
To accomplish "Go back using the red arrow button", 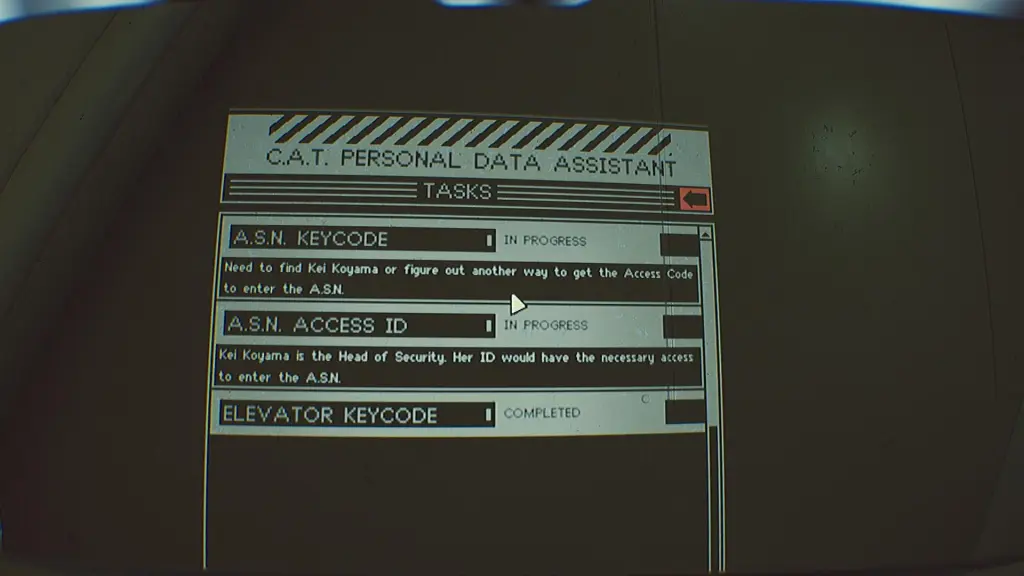I will coord(695,198).
